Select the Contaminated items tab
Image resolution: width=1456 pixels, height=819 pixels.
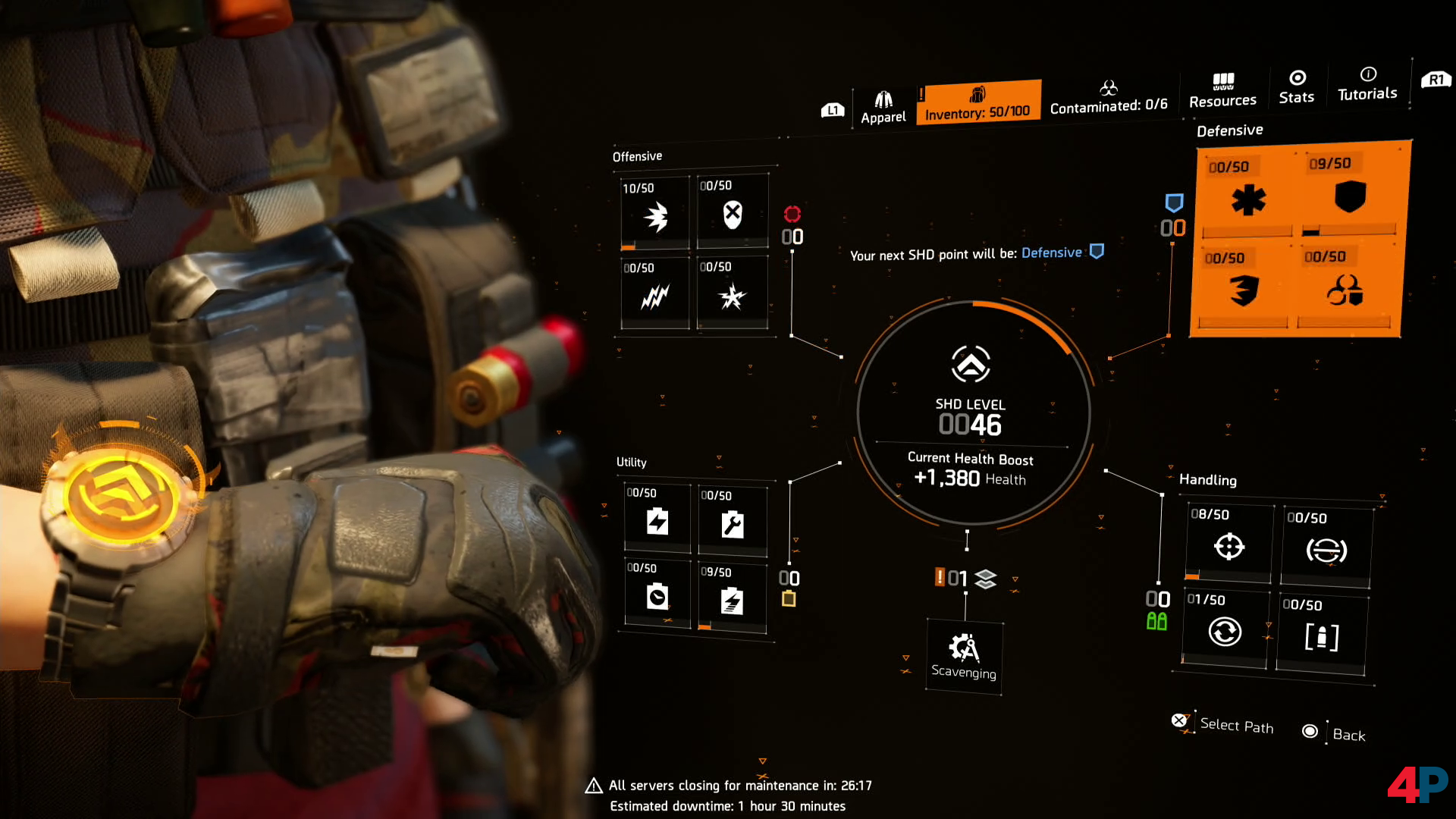pyautogui.click(x=1108, y=98)
